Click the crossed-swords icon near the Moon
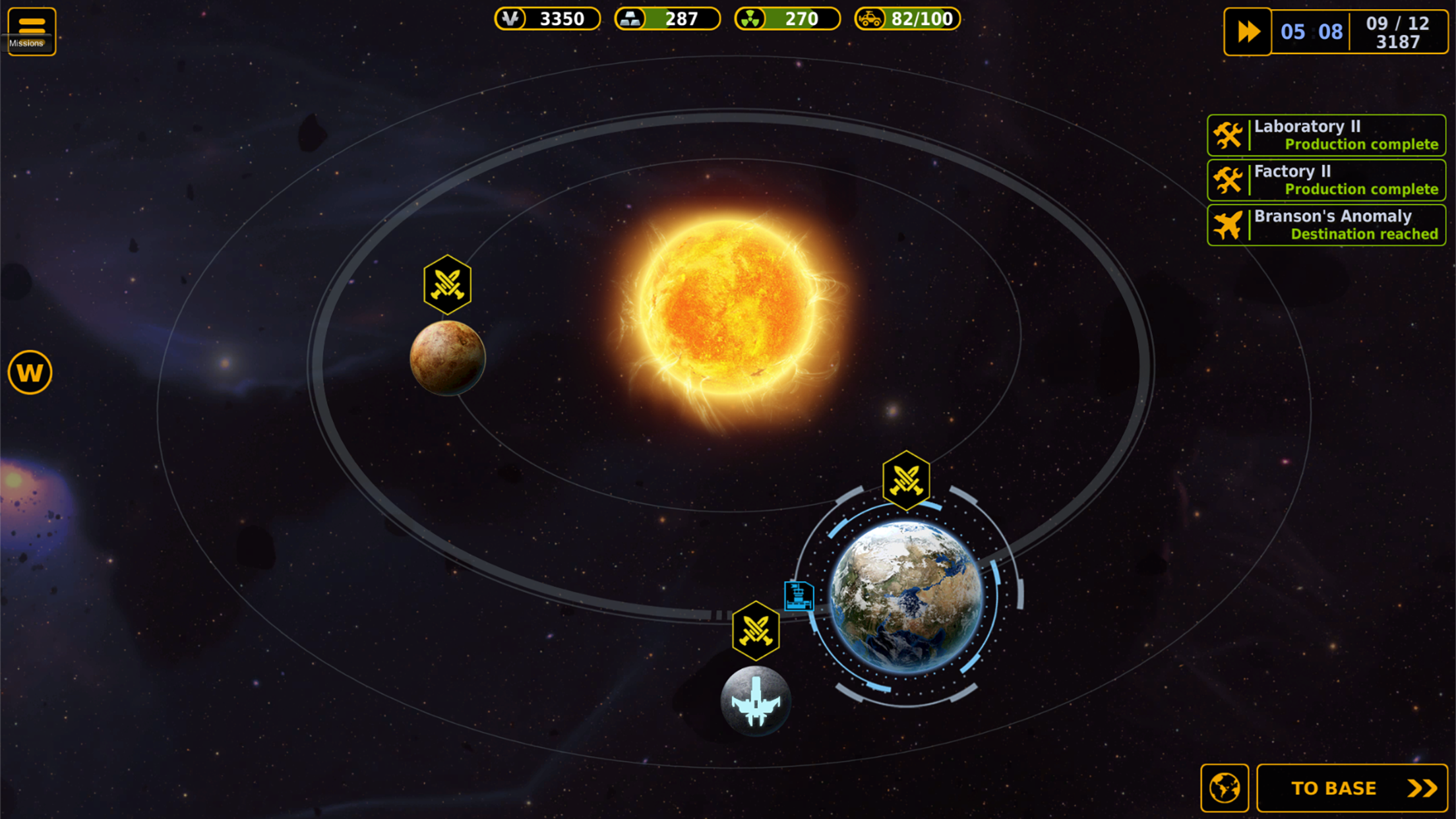This screenshot has width=1456, height=819. pyautogui.click(x=756, y=631)
